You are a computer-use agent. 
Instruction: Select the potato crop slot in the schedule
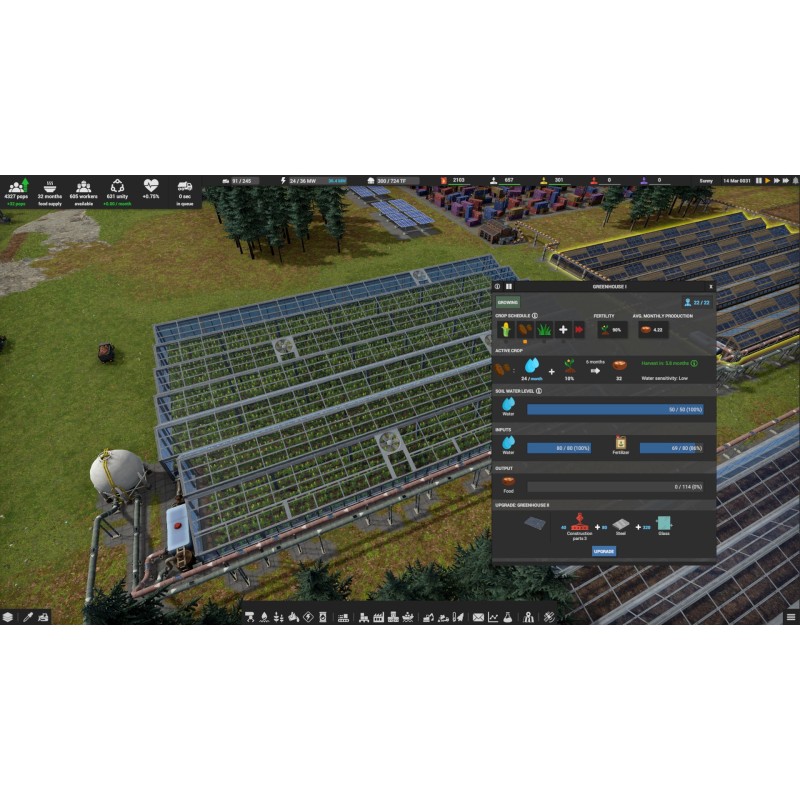tap(525, 329)
